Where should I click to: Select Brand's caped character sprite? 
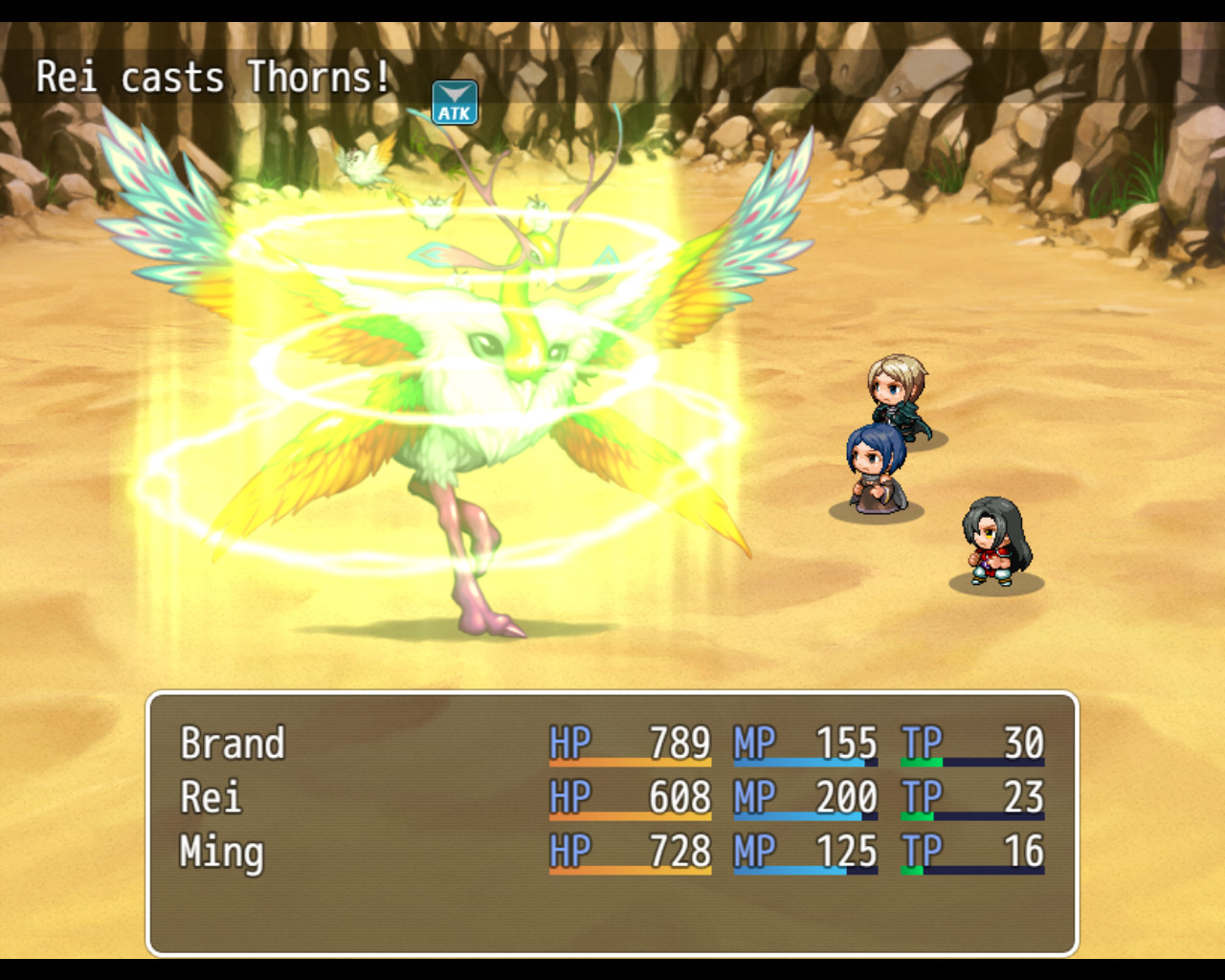coord(895,397)
